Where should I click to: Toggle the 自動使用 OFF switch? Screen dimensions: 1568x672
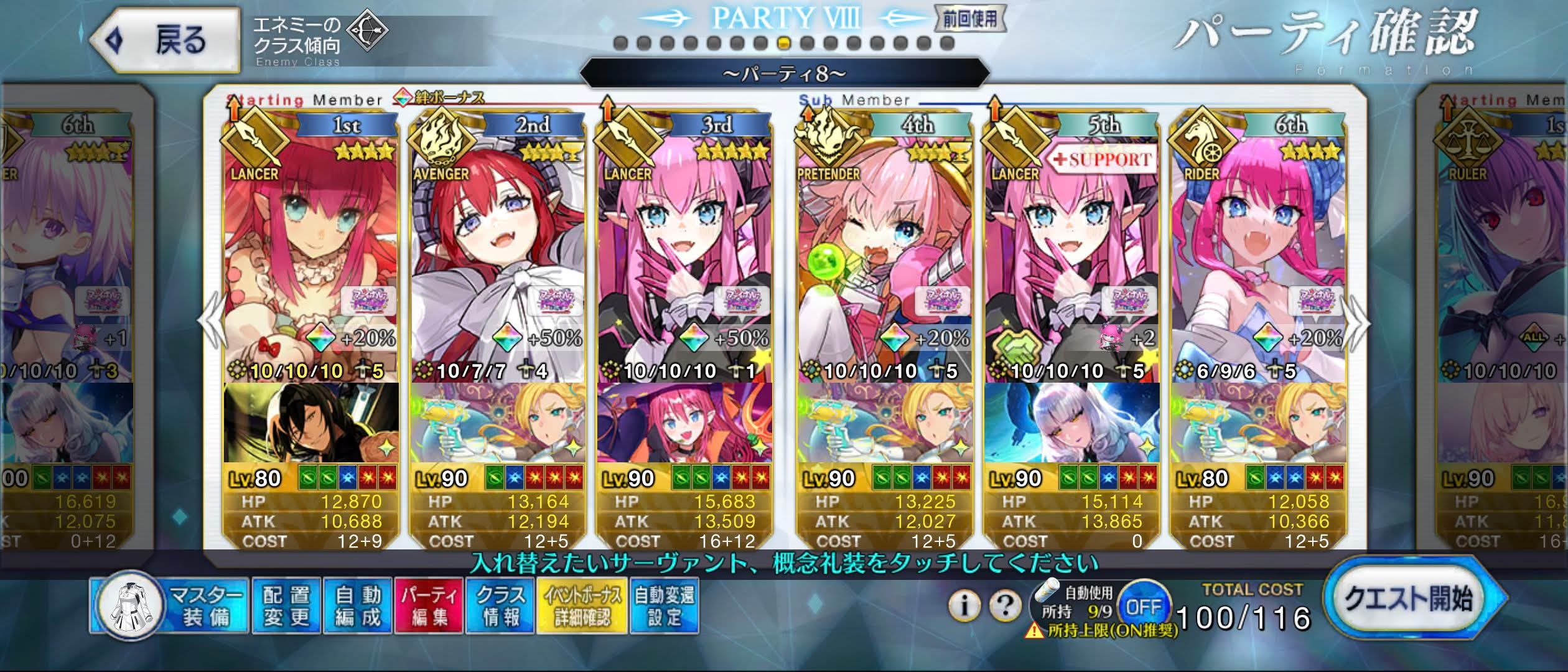(x=1144, y=605)
